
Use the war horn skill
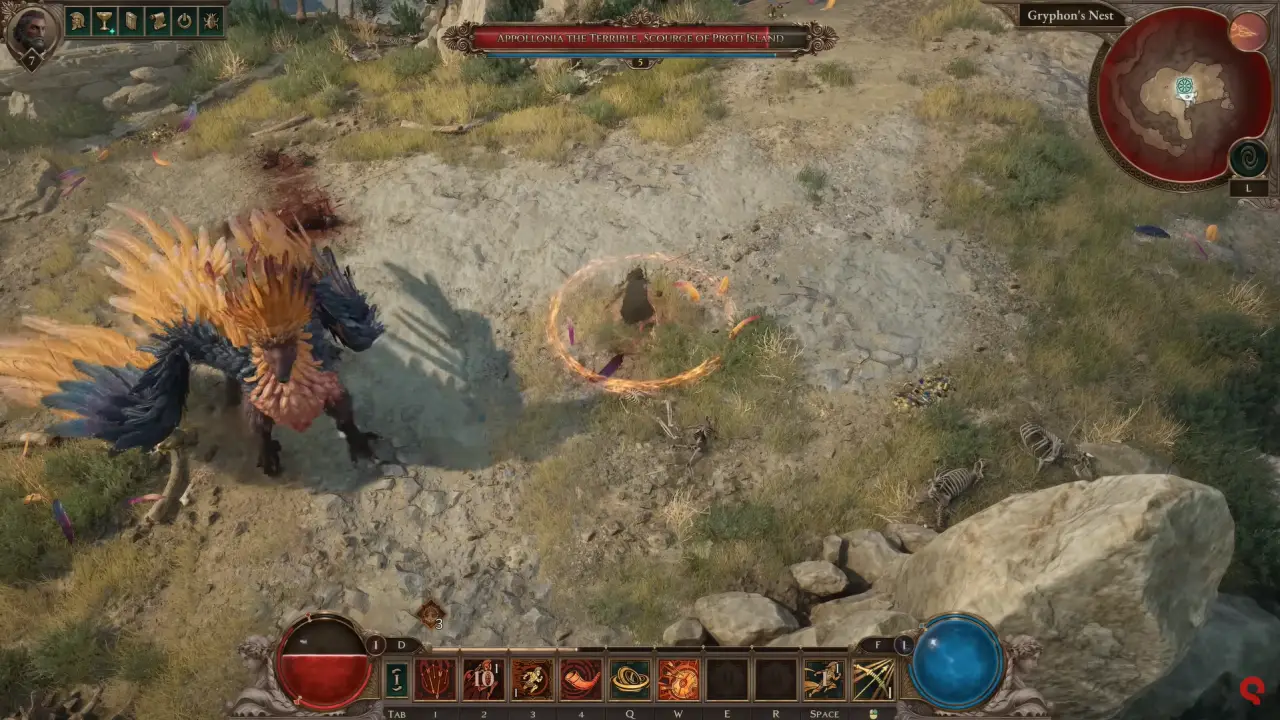[581, 680]
